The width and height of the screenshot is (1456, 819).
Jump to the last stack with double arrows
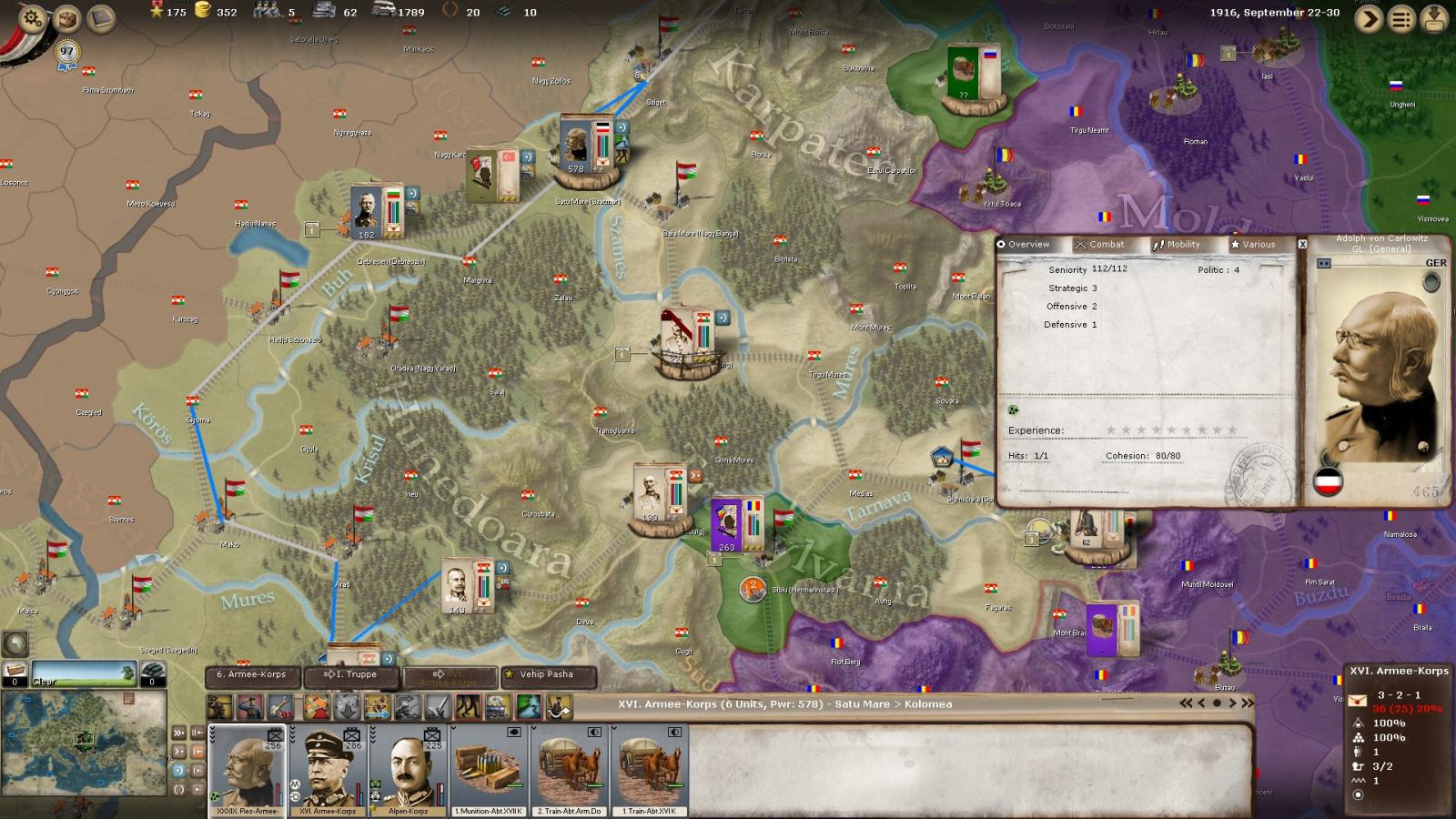point(1248,703)
